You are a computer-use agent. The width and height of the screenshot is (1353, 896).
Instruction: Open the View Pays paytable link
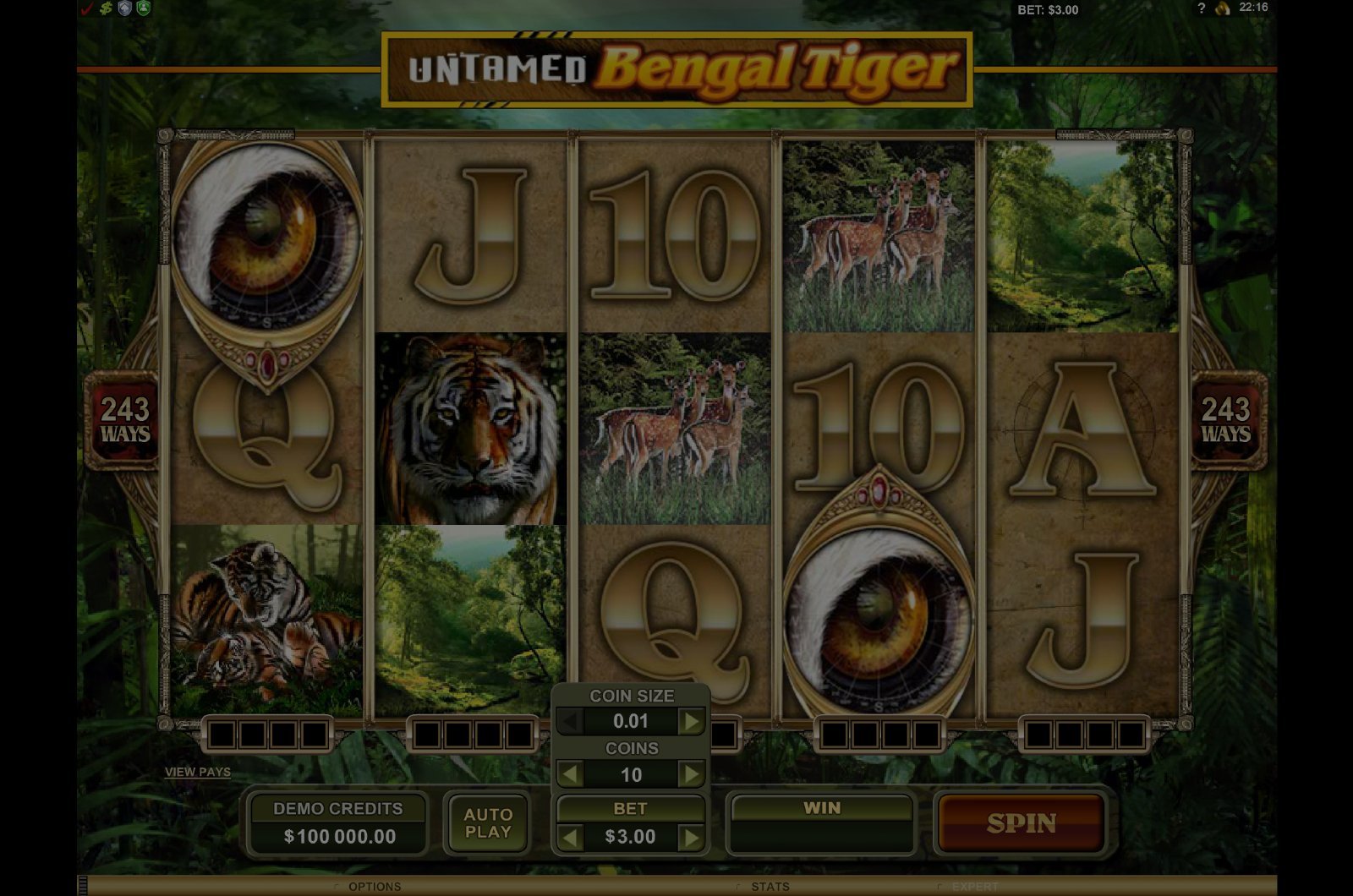pos(198,772)
